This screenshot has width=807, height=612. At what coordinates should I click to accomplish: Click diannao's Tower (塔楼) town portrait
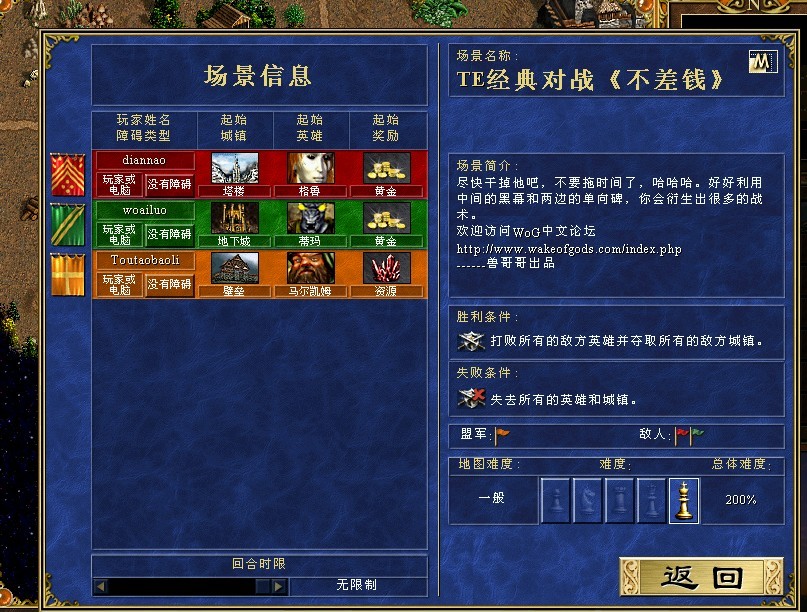235,168
